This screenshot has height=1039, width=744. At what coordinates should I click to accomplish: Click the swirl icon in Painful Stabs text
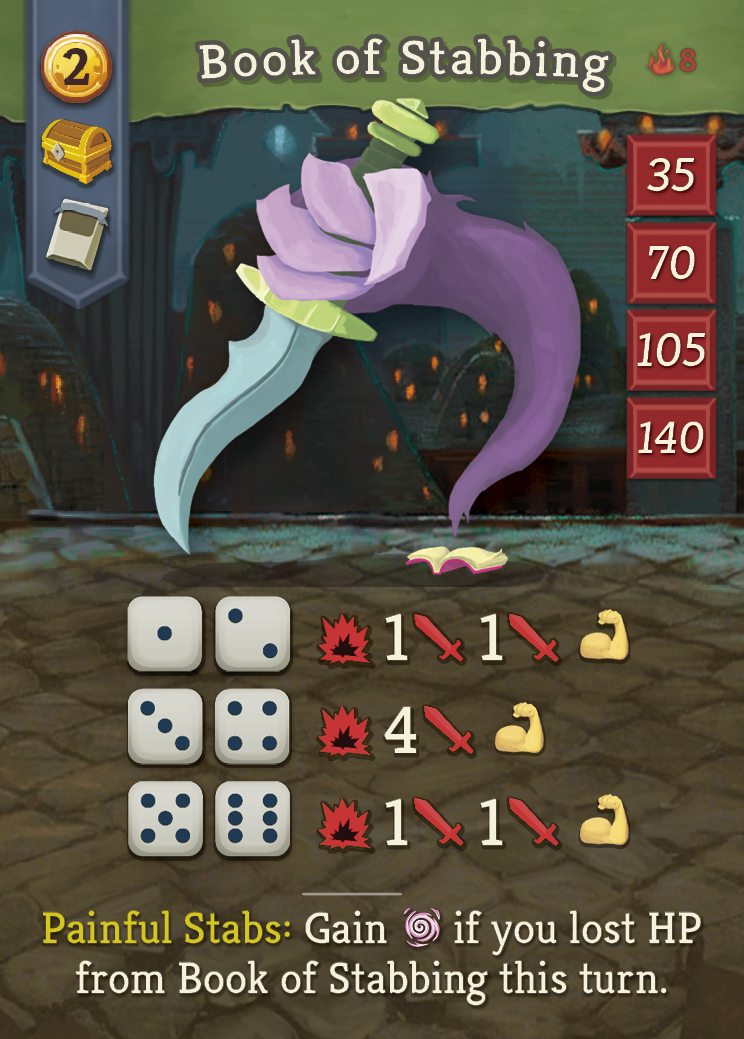pos(420,930)
